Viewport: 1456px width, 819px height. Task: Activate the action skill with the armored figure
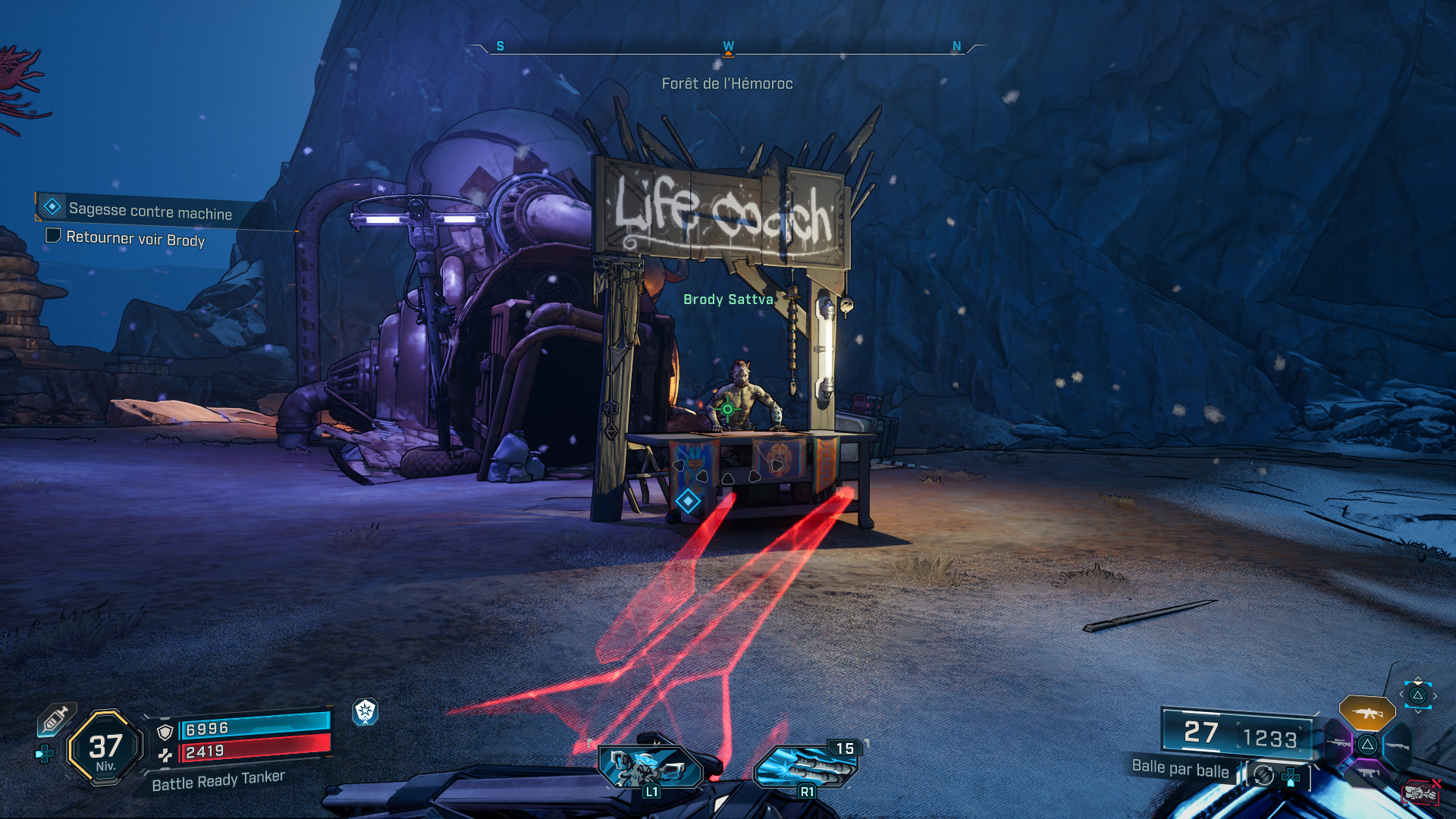(x=650, y=767)
